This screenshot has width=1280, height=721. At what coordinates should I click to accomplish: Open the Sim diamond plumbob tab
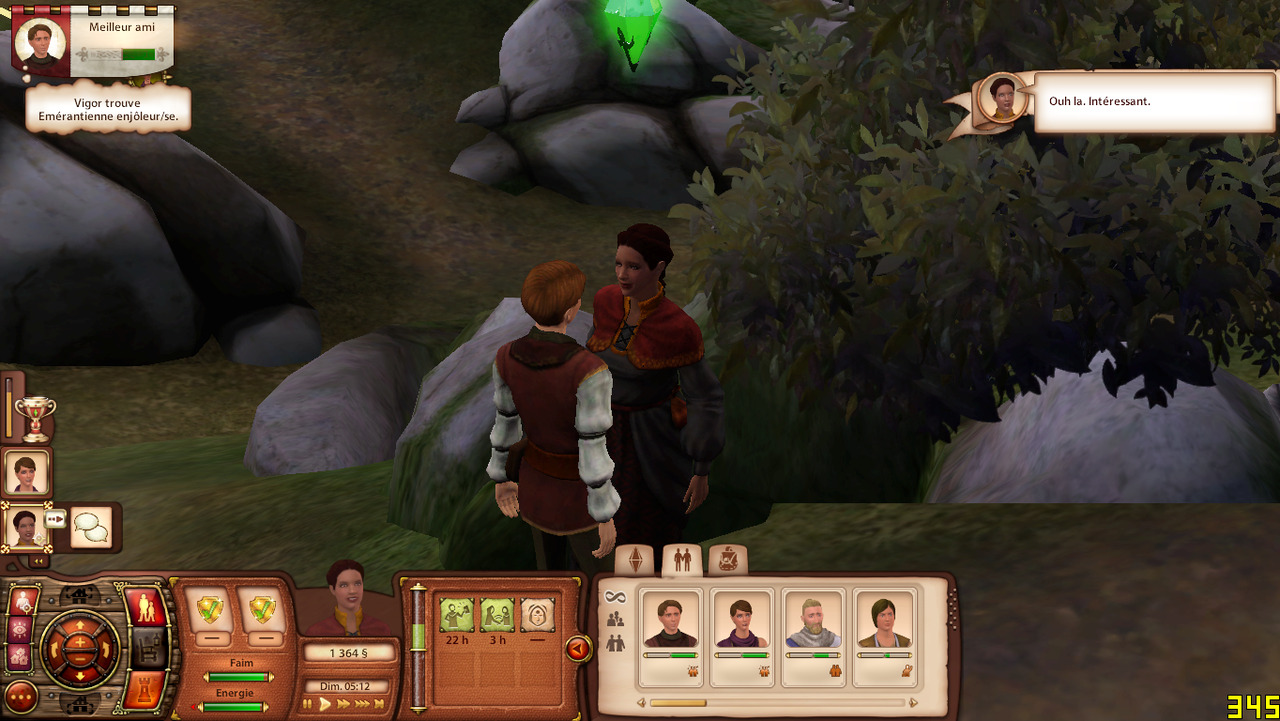(635, 561)
